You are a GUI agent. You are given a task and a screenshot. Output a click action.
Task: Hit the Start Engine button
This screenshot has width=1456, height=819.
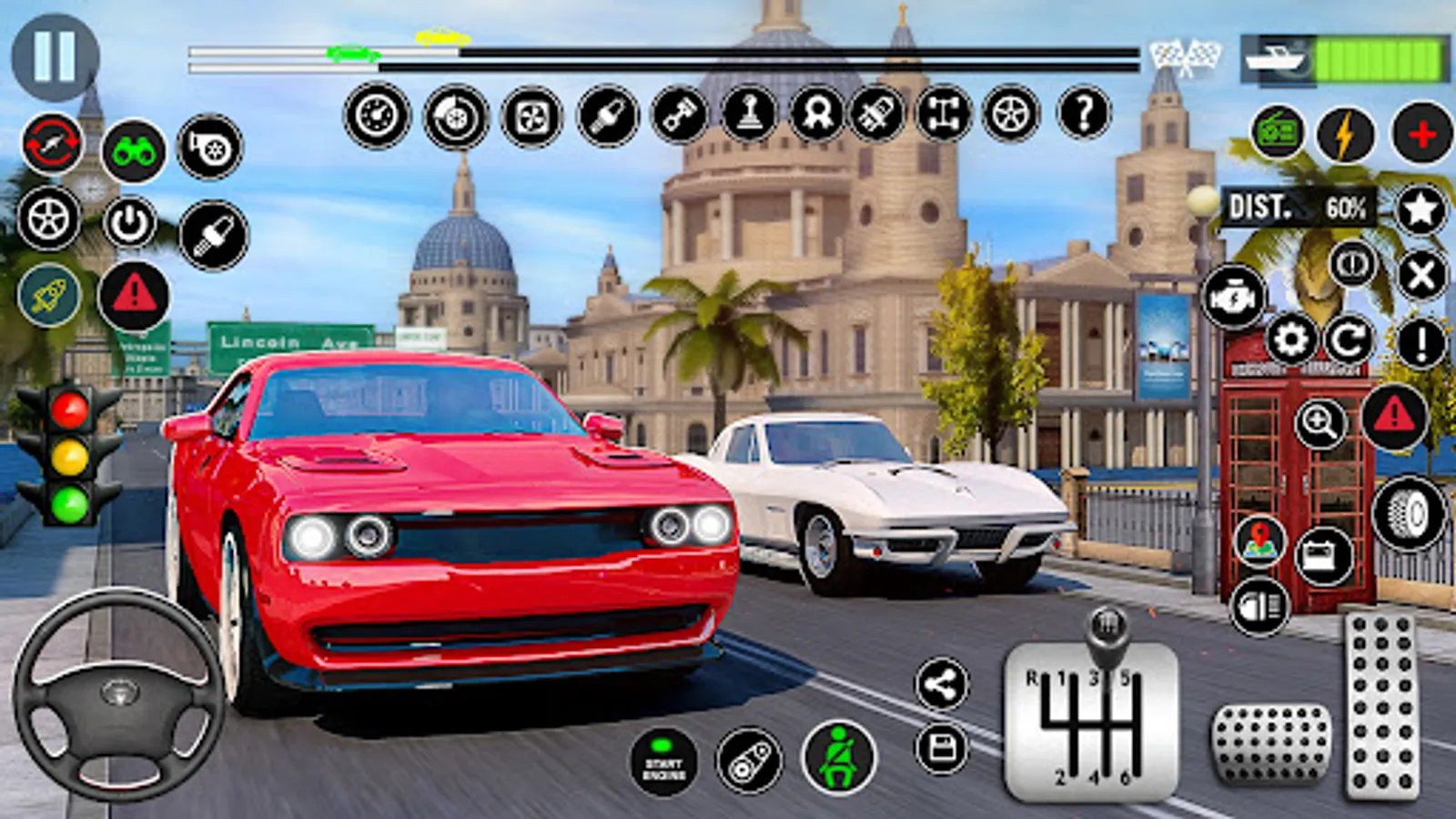pos(663,762)
